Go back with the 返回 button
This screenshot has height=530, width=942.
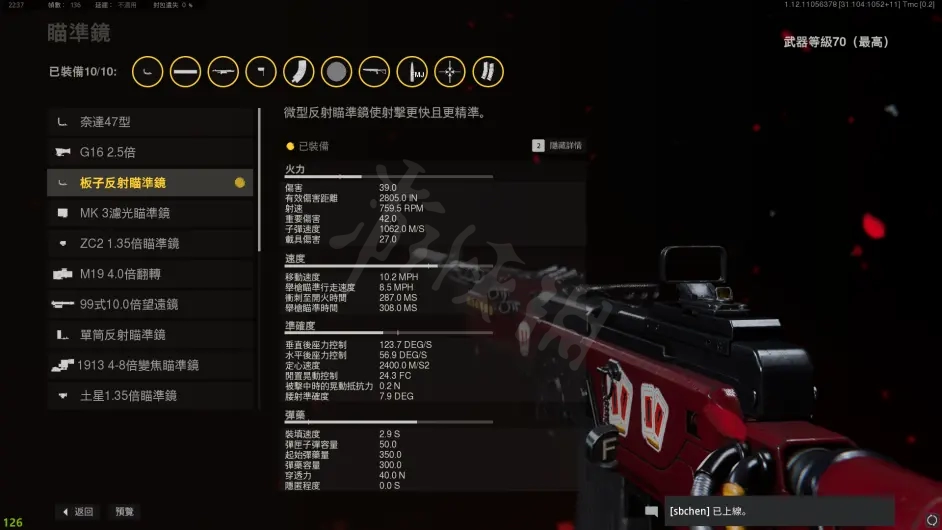point(77,511)
